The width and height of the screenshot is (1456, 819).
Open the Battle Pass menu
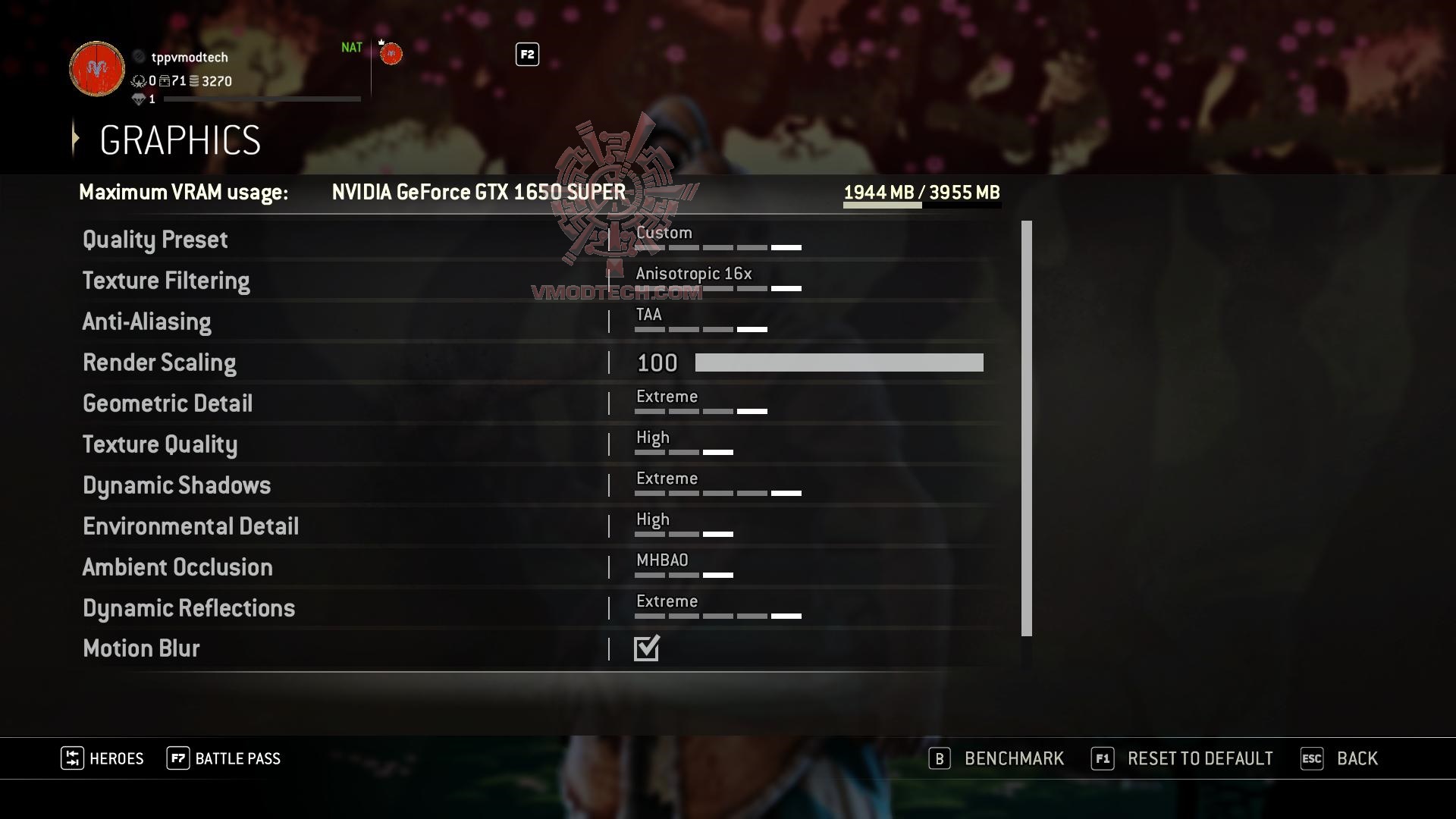point(237,758)
